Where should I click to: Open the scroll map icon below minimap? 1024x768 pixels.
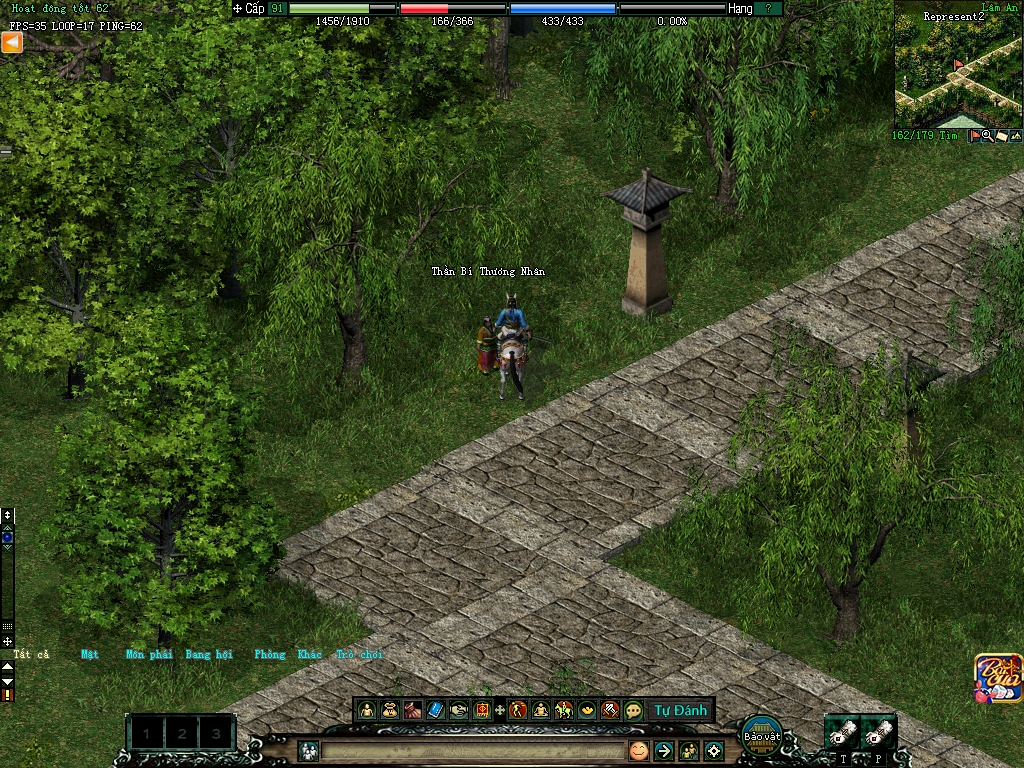pyautogui.click(x=1001, y=136)
